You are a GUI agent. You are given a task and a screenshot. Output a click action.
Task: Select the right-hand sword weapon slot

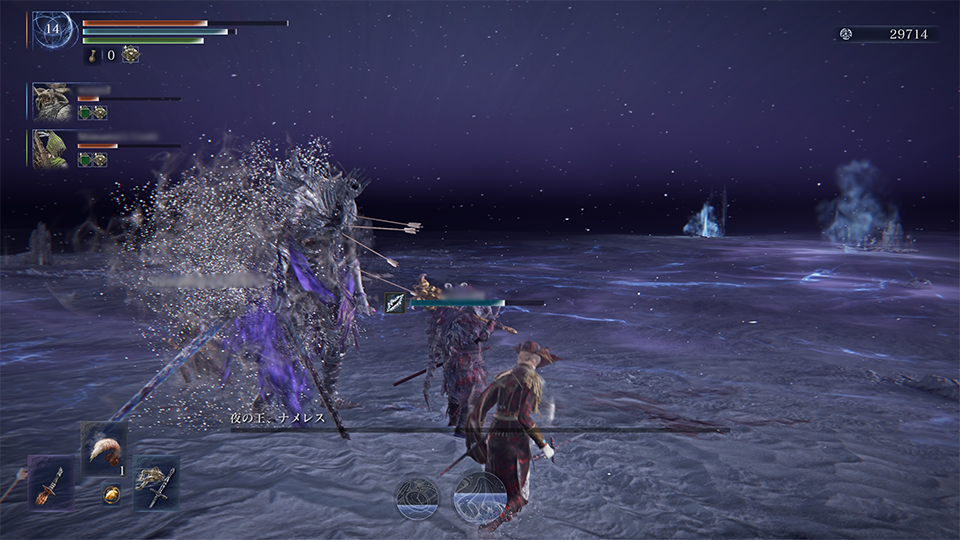[x=155, y=482]
